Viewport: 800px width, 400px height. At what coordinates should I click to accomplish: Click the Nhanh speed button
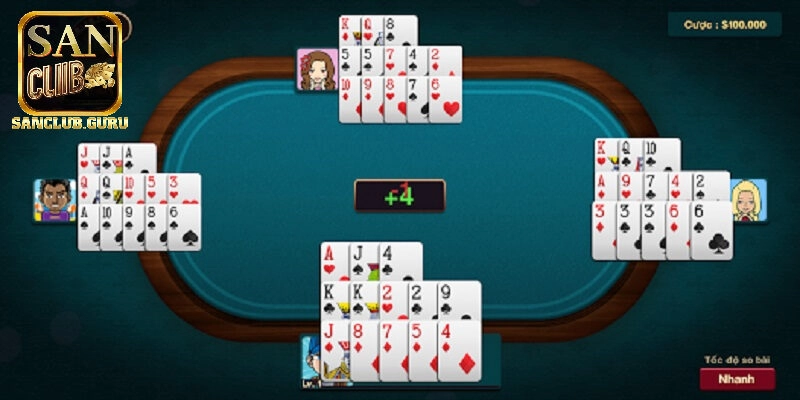(x=736, y=379)
